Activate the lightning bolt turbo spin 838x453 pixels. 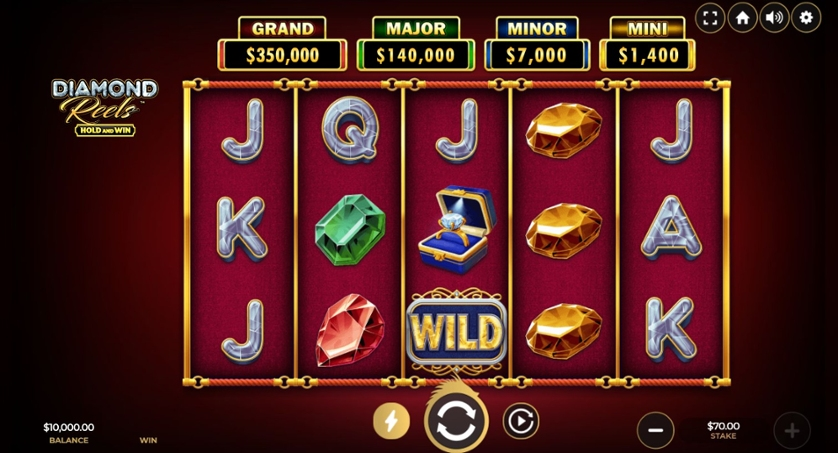(x=392, y=421)
